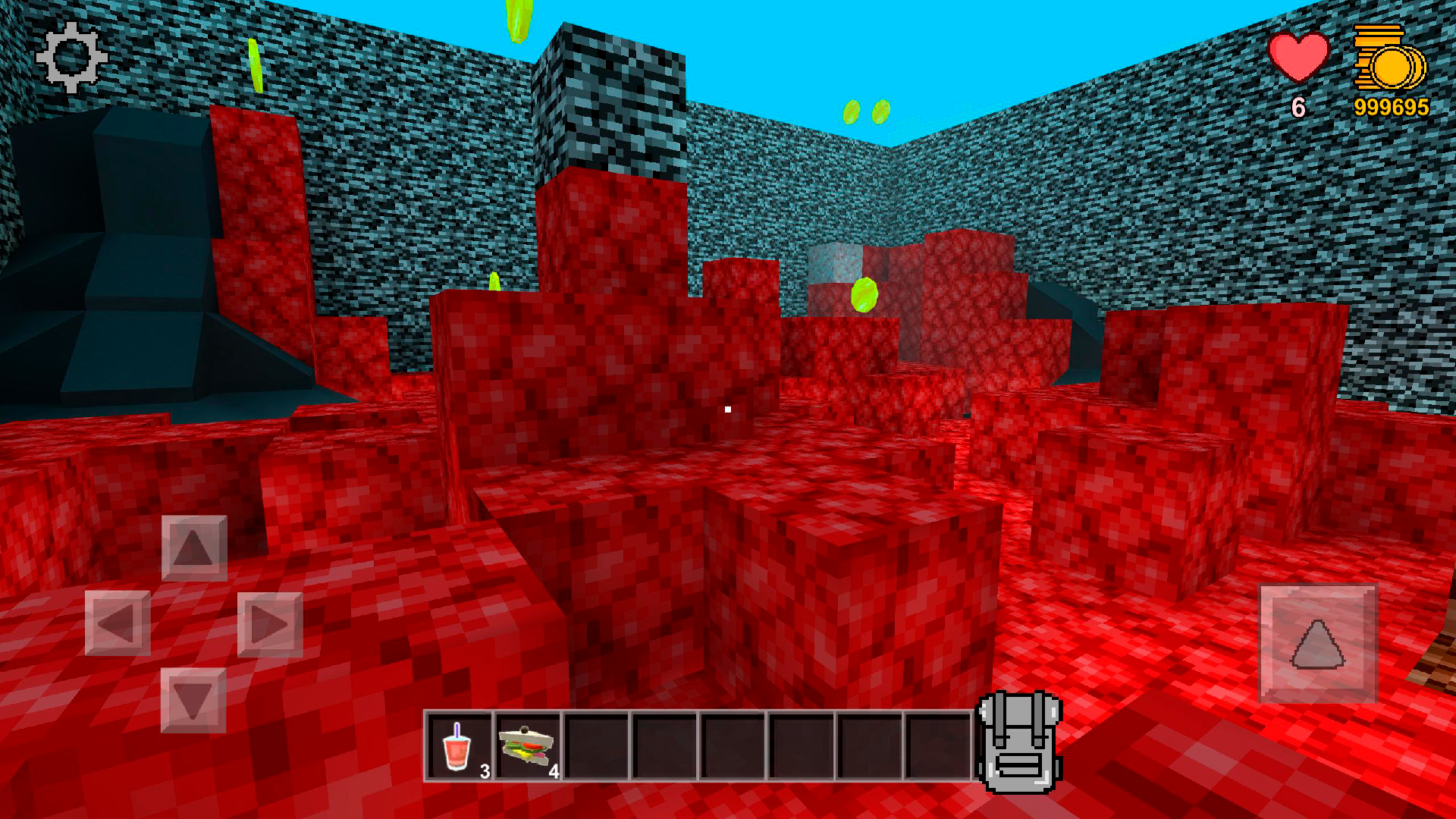
Task: Click the health counter showing 6
Action: (x=1298, y=108)
